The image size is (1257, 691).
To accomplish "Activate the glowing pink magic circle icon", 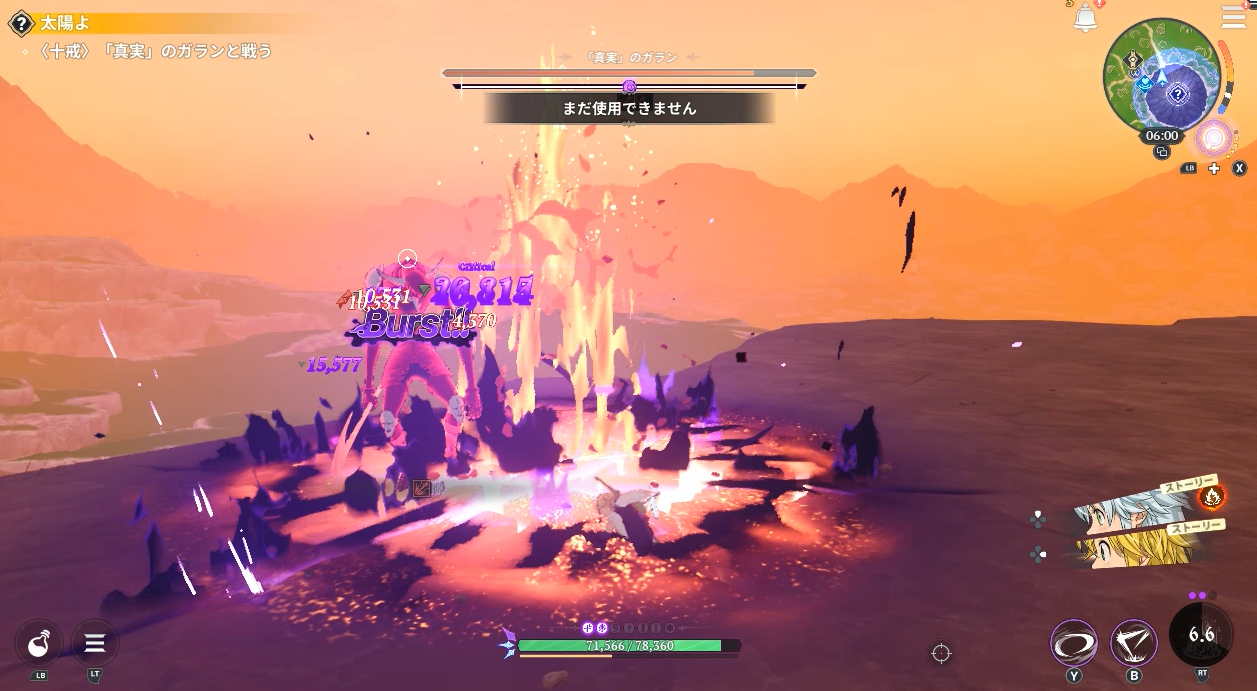I will coord(1215,139).
